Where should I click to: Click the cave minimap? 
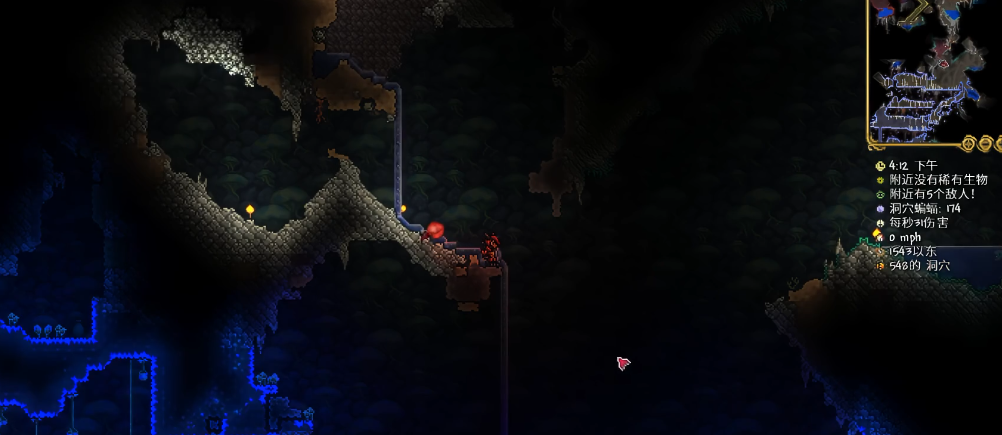point(935,72)
